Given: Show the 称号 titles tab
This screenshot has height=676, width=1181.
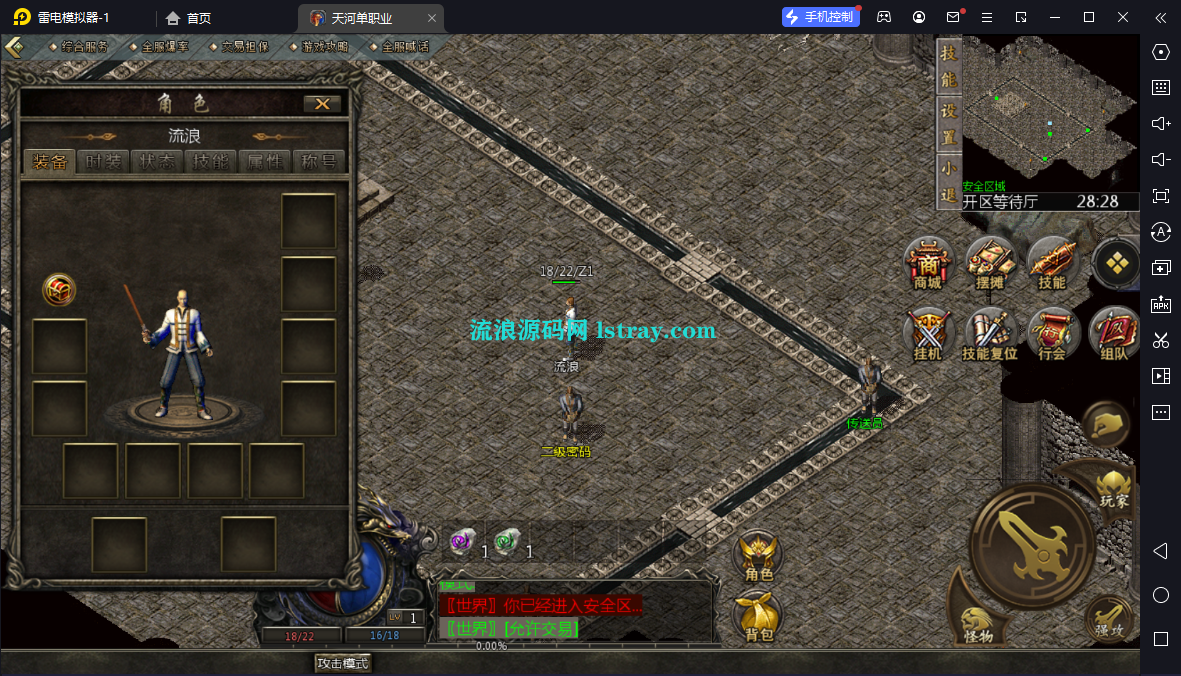Looking at the screenshot, I should pos(319,162).
